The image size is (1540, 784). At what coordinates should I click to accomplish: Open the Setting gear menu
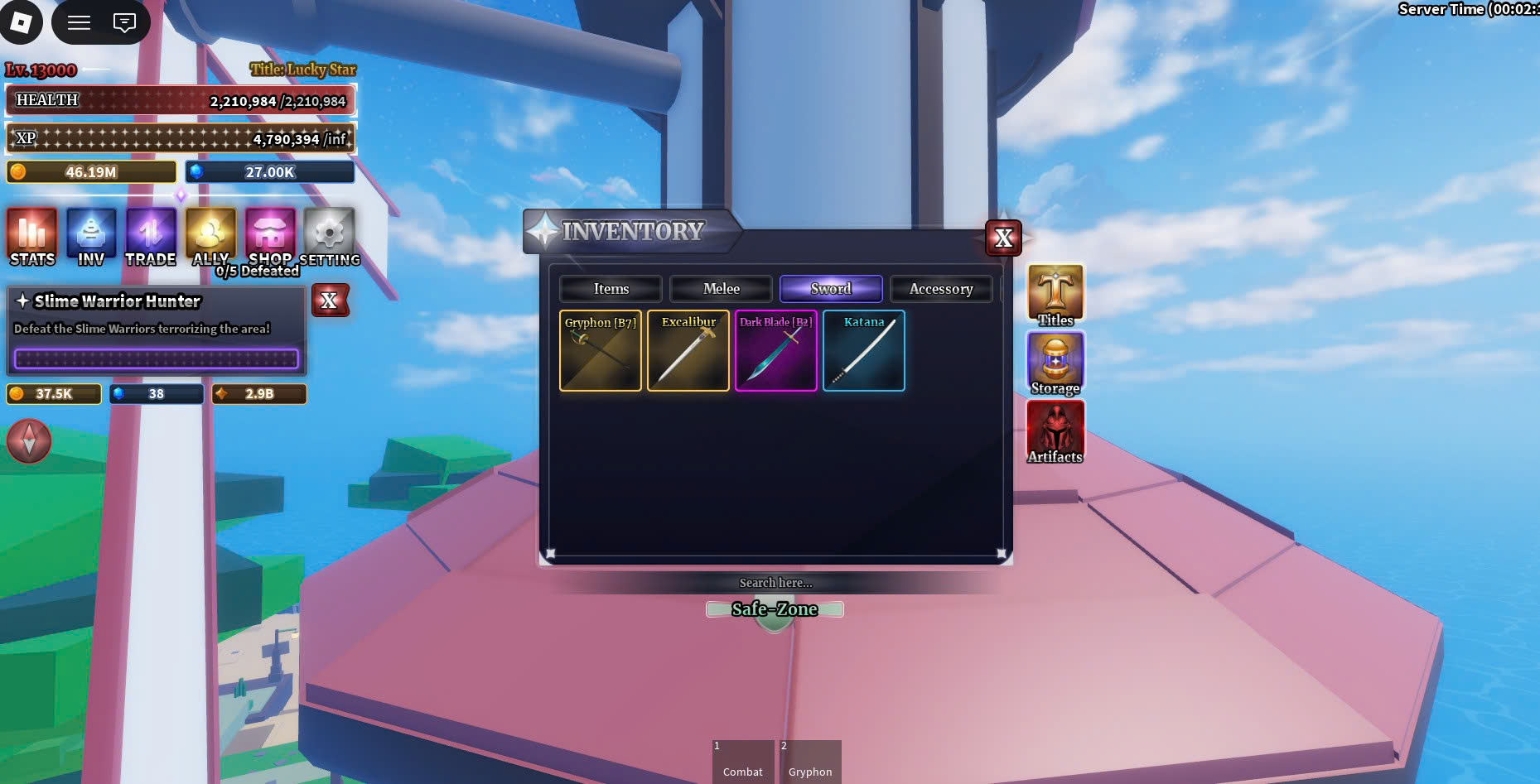[x=330, y=237]
